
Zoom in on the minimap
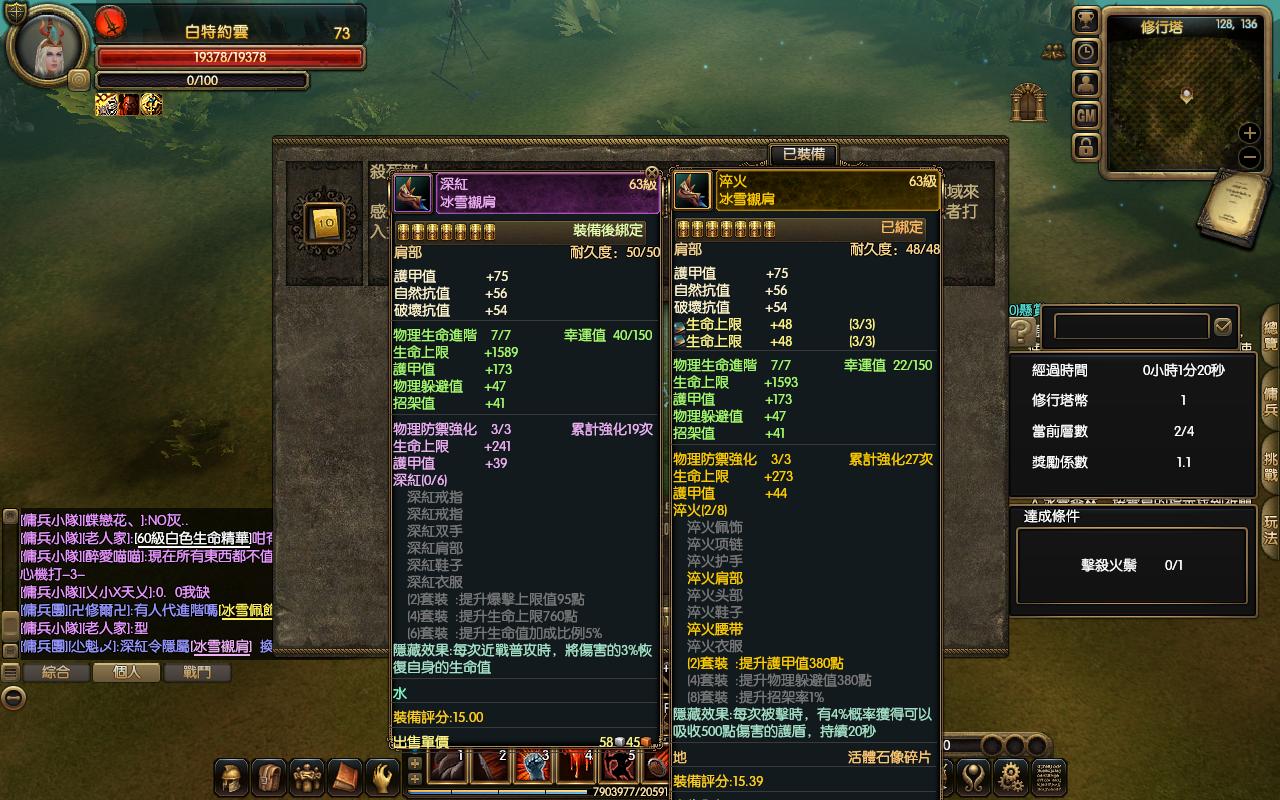[x=1249, y=133]
